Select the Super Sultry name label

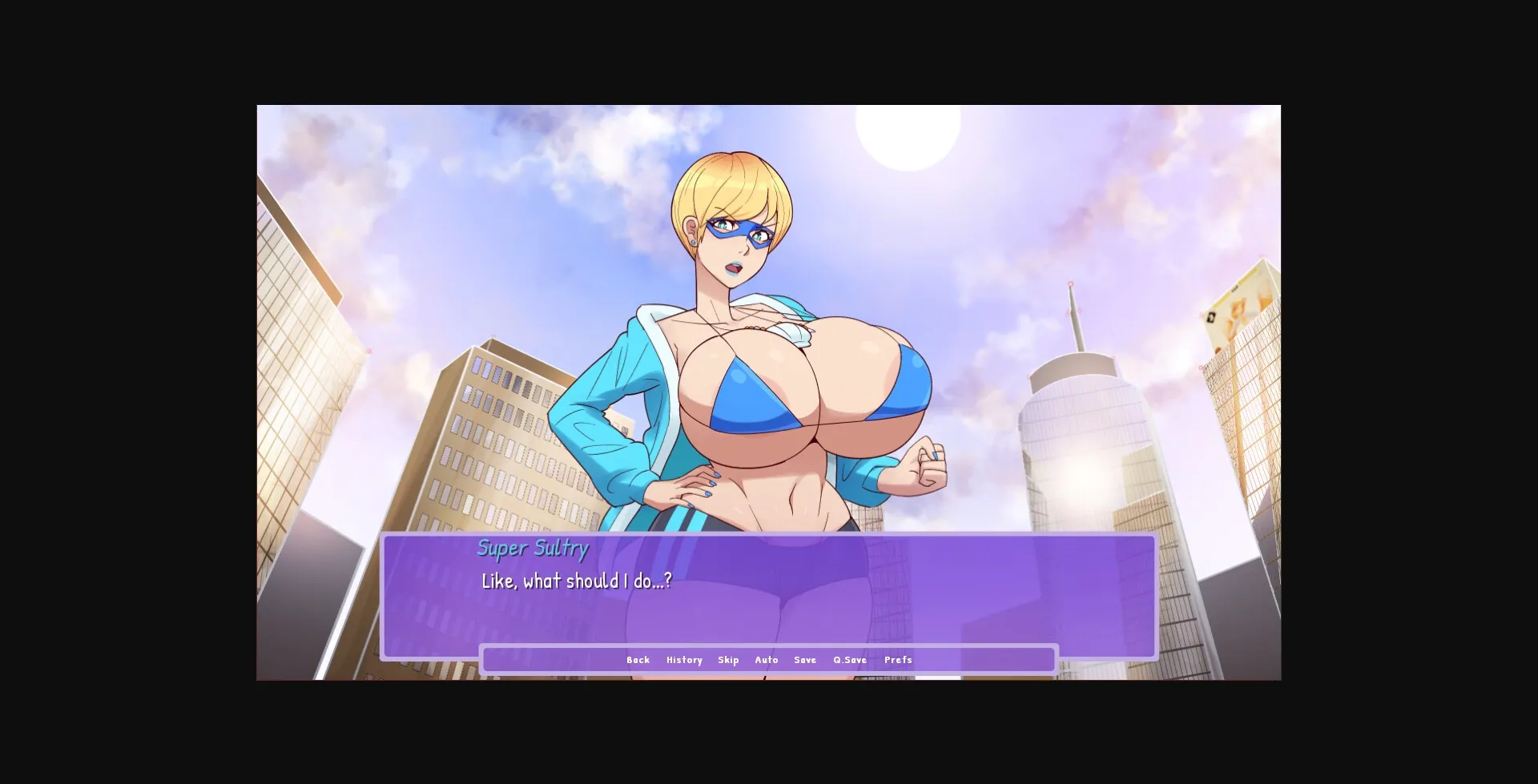[533, 549]
